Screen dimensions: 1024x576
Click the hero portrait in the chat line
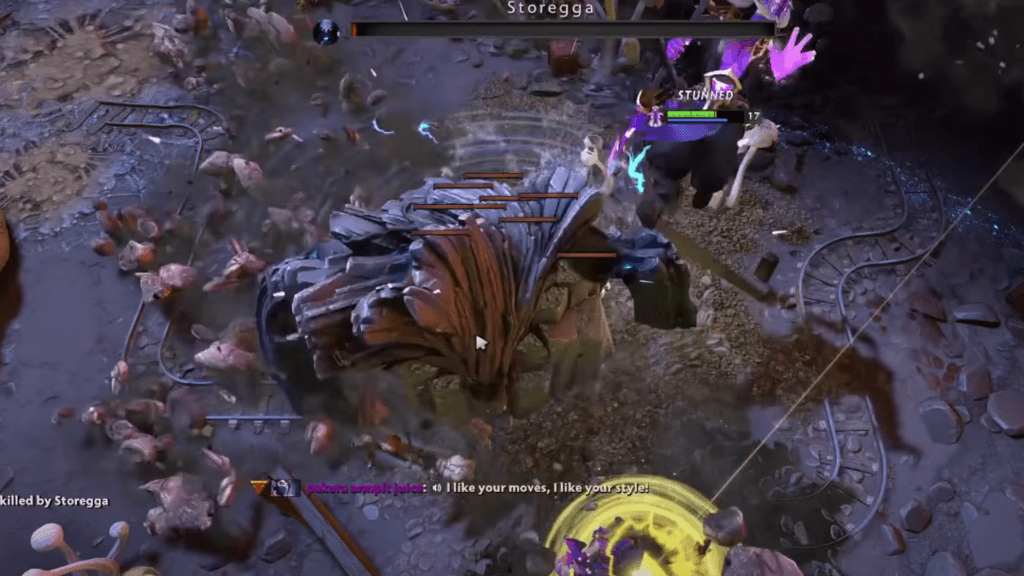(x=285, y=487)
